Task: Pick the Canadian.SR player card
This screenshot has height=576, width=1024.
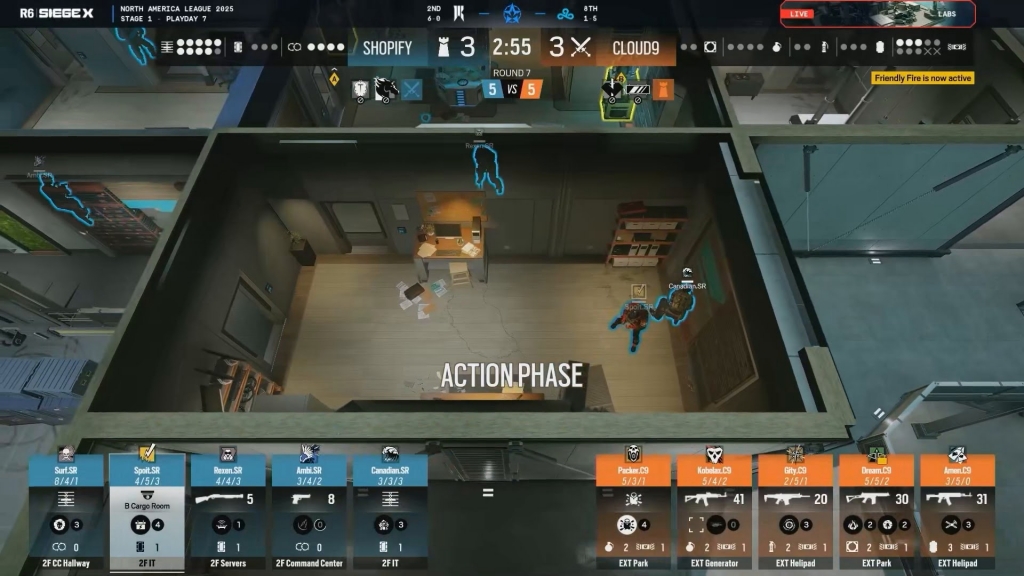Action: (x=390, y=512)
